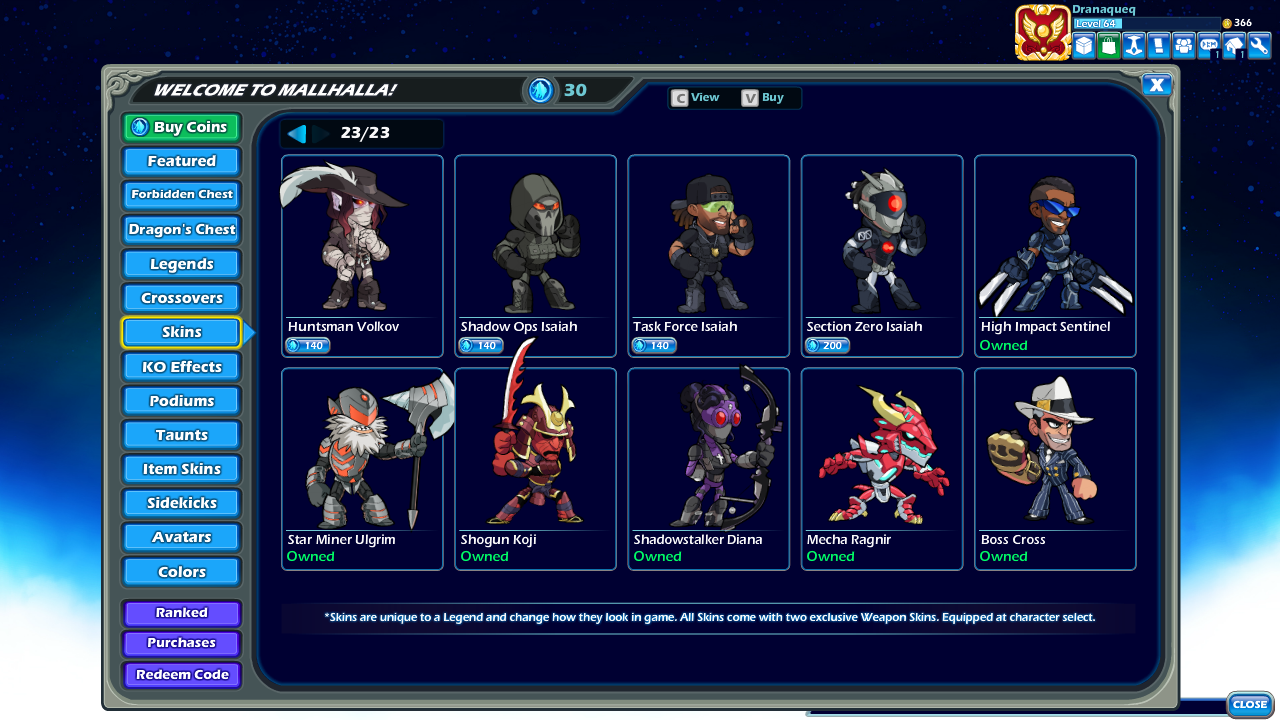View the Purchases list

[x=181, y=643]
